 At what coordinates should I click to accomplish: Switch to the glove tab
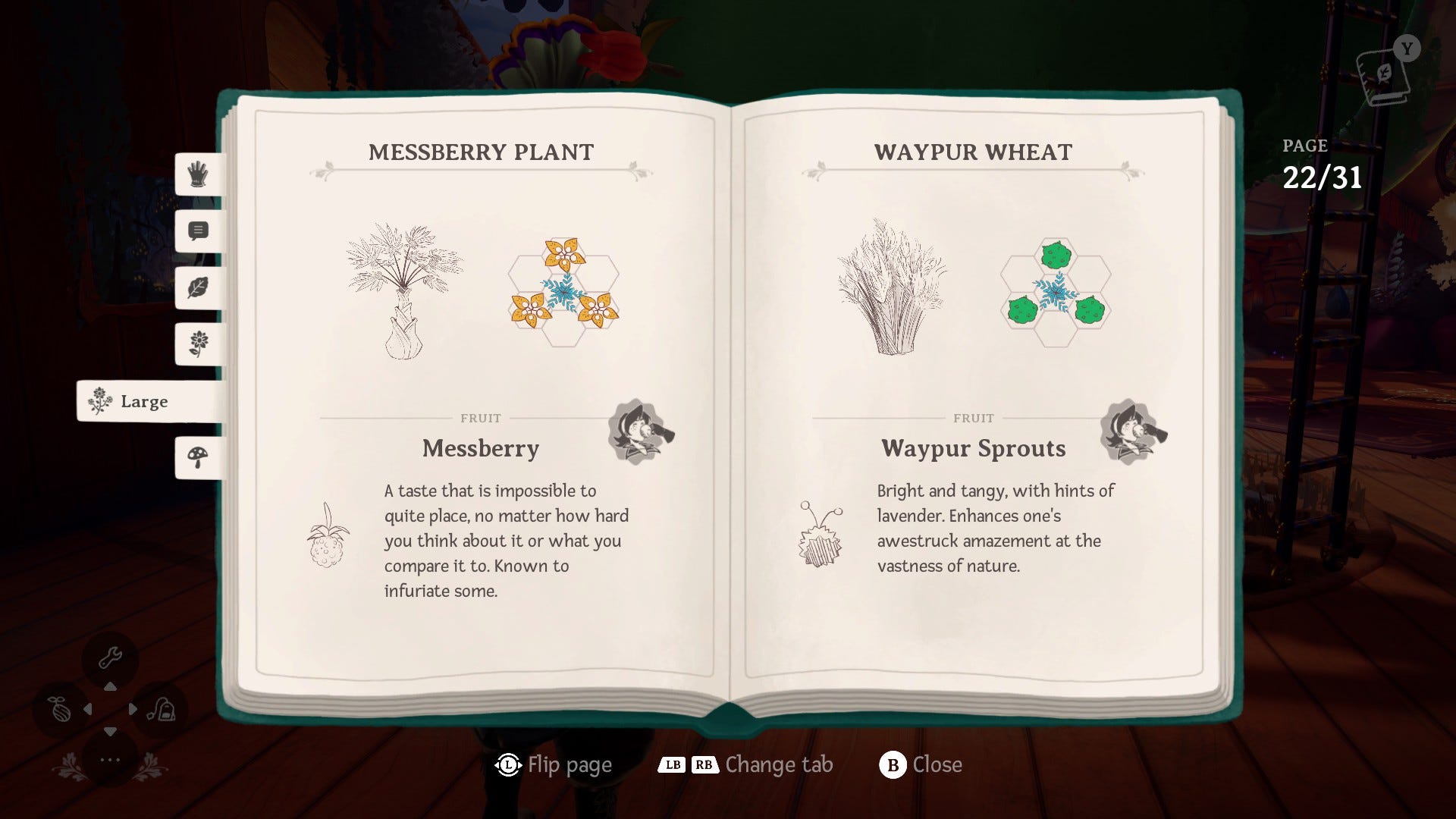coord(199,174)
